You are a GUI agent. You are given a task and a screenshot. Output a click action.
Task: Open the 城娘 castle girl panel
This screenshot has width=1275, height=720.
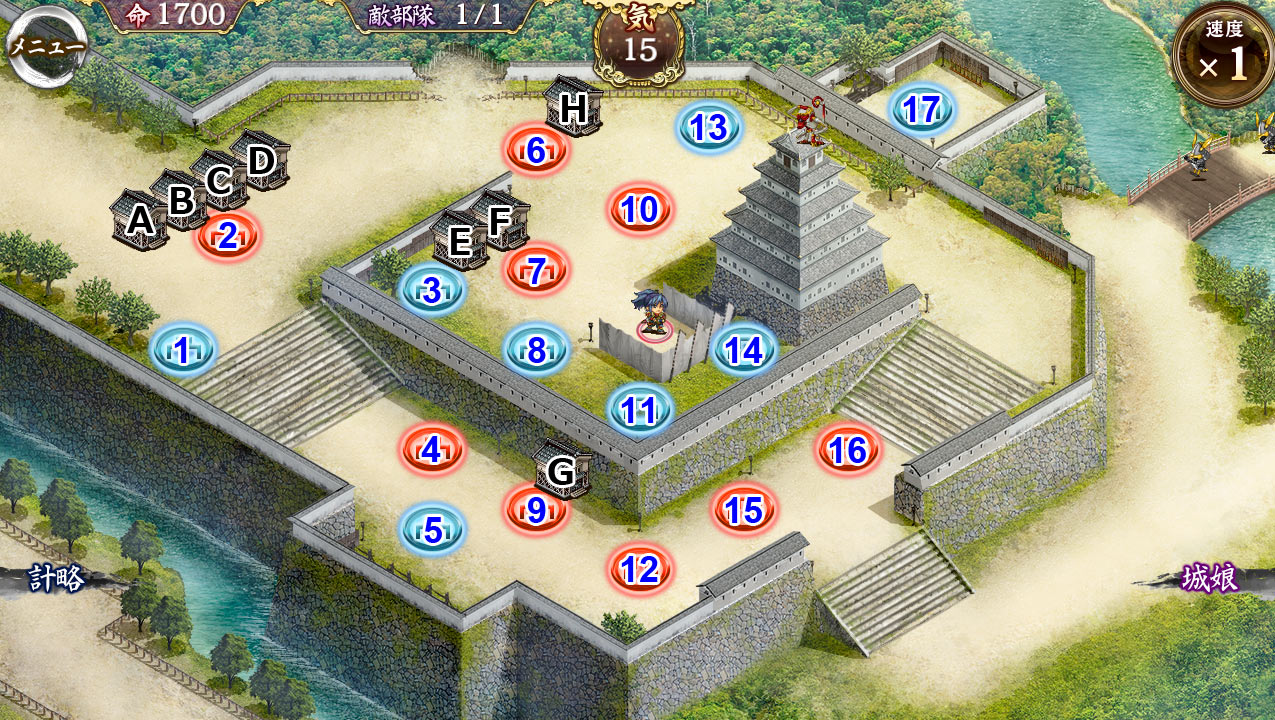(1209, 579)
